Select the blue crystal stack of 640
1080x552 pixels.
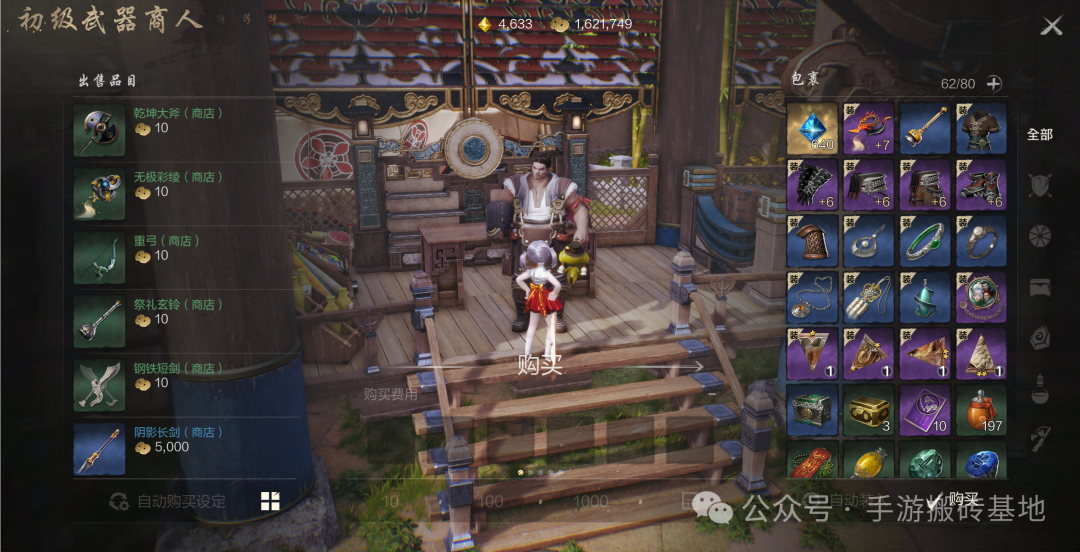812,128
